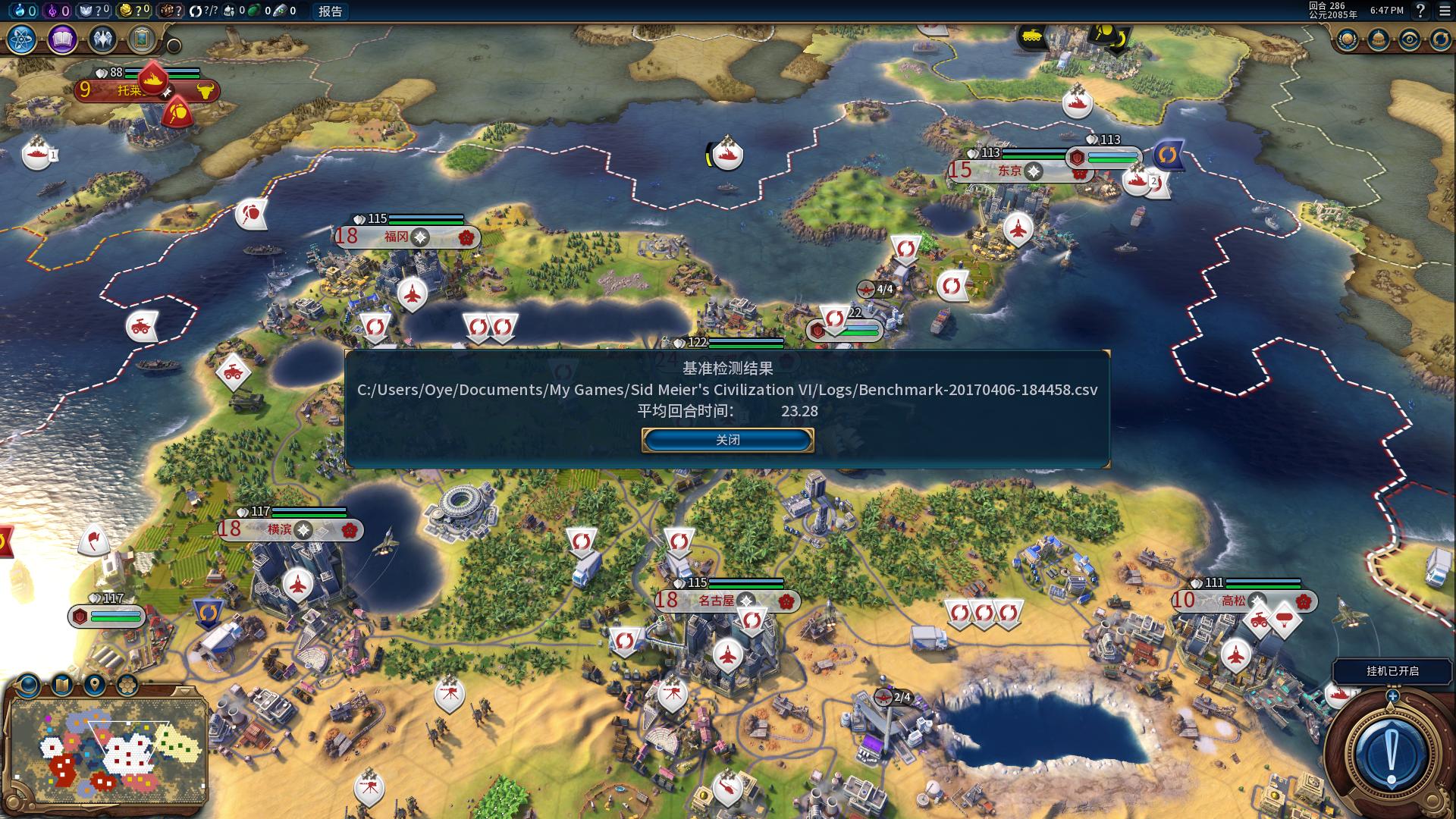The image size is (1456, 819).
Task: Open the minimap lens options
Action: click(29, 685)
